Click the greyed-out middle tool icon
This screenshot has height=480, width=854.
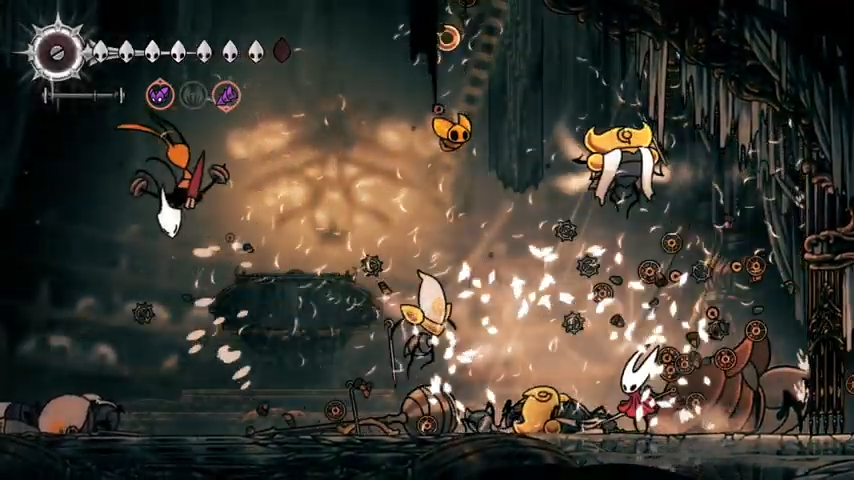pos(193,95)
